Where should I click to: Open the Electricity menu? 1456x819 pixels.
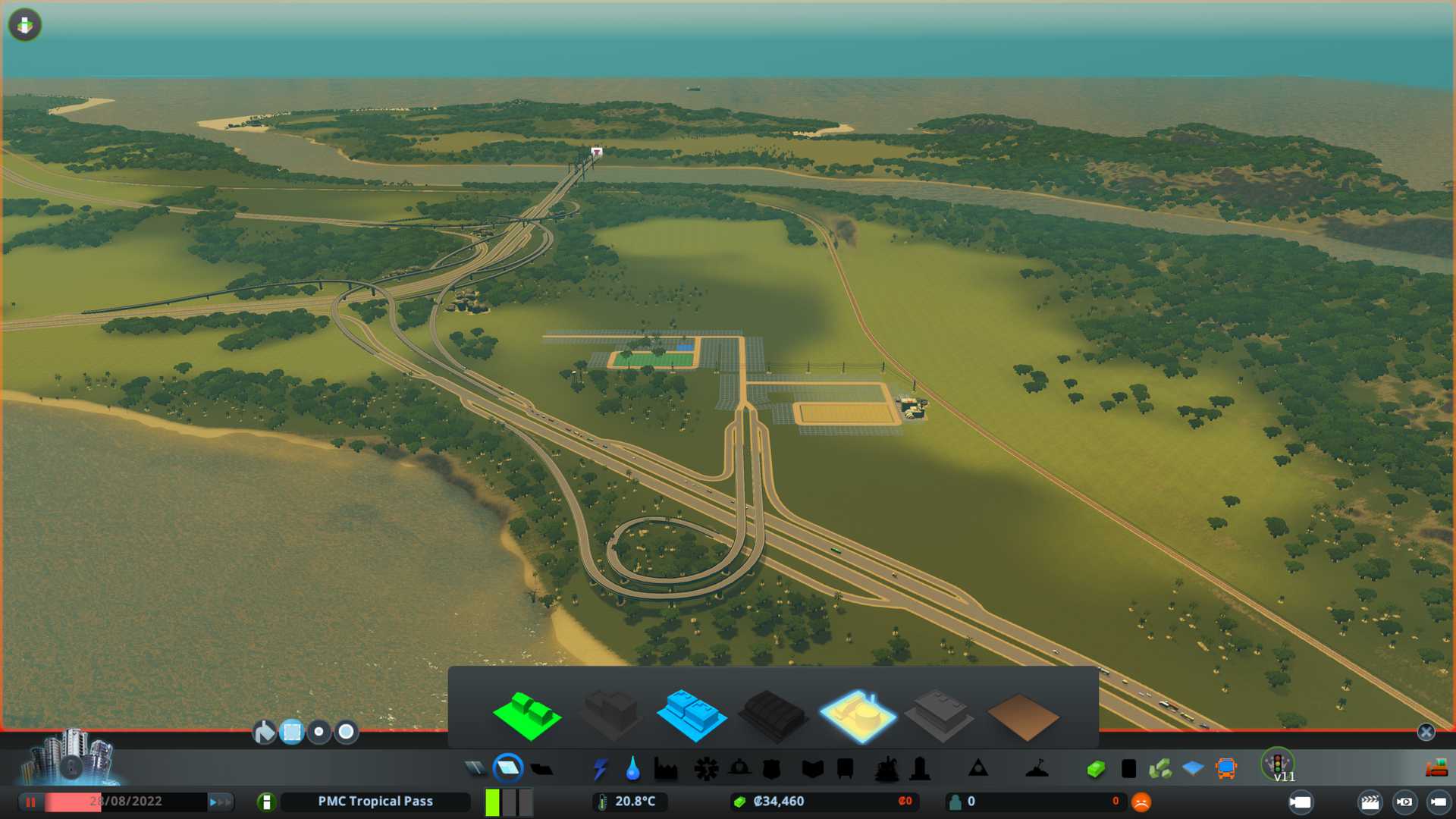coord(600,769)
